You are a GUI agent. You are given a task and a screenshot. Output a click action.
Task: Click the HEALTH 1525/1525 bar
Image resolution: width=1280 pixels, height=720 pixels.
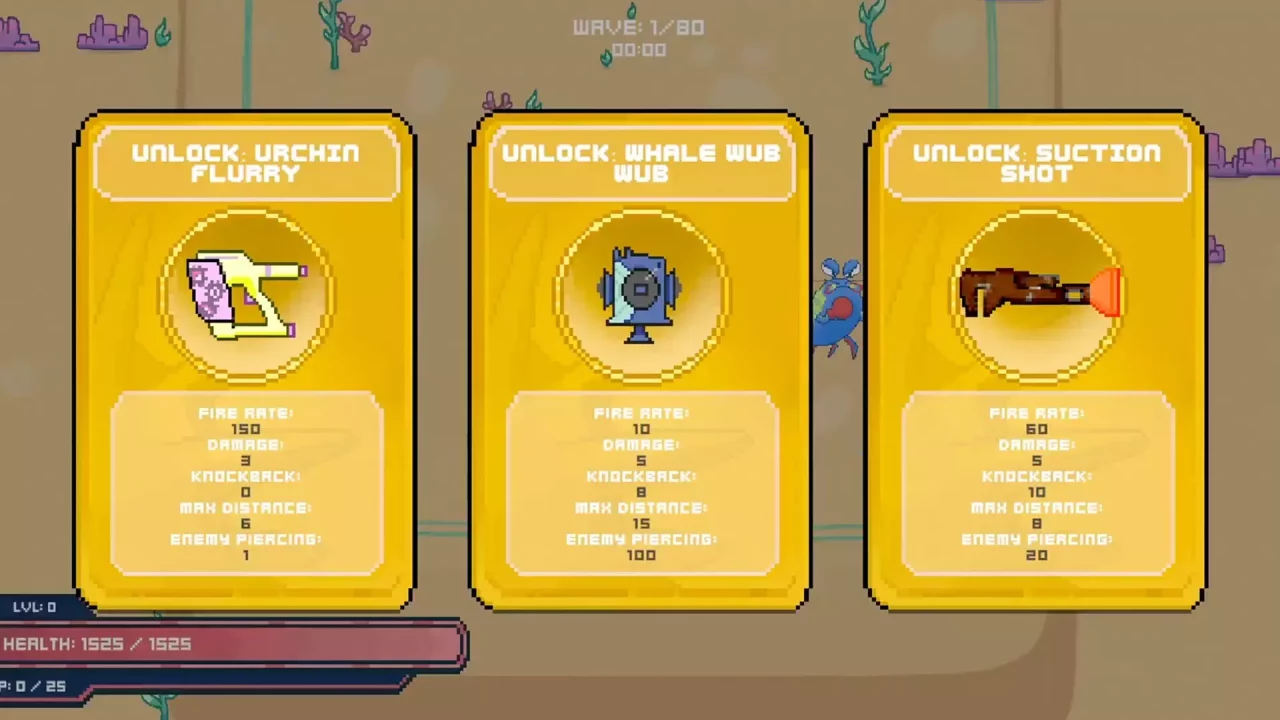coord(230,644)
